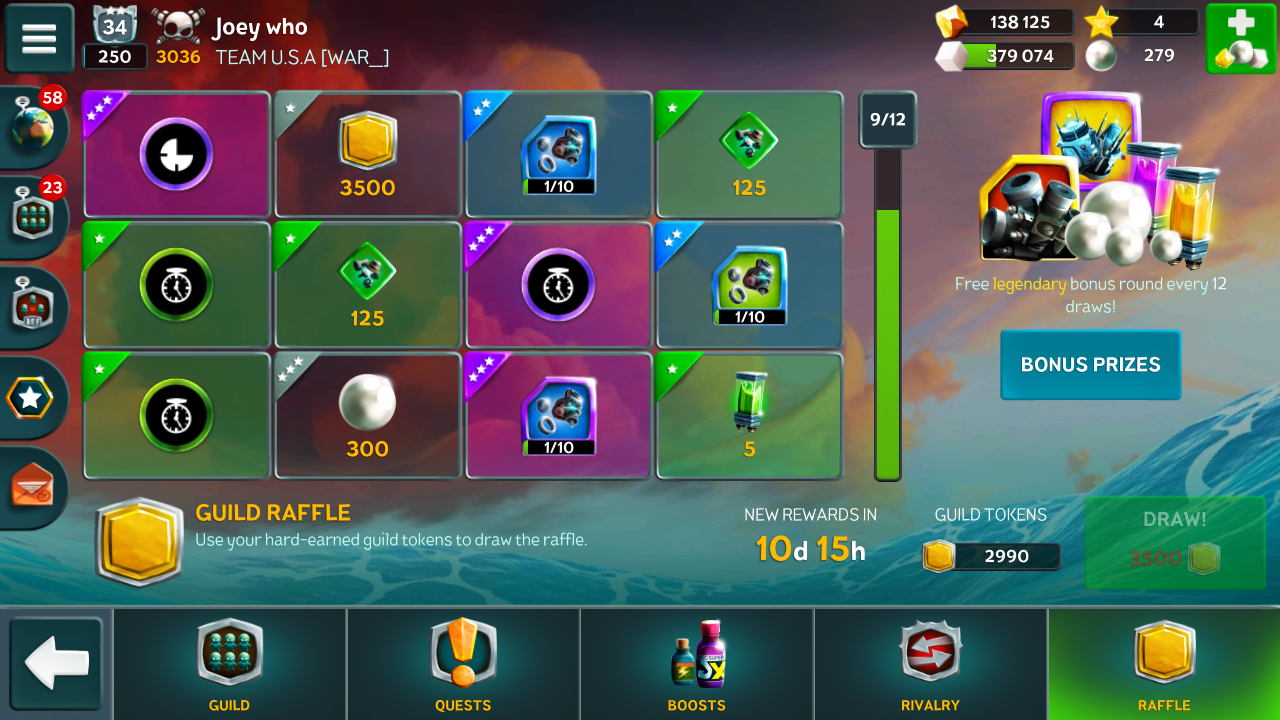Show the Bonus Prizes list
This screenshot has height=720, width=1280.
[x=1090, y=365]
